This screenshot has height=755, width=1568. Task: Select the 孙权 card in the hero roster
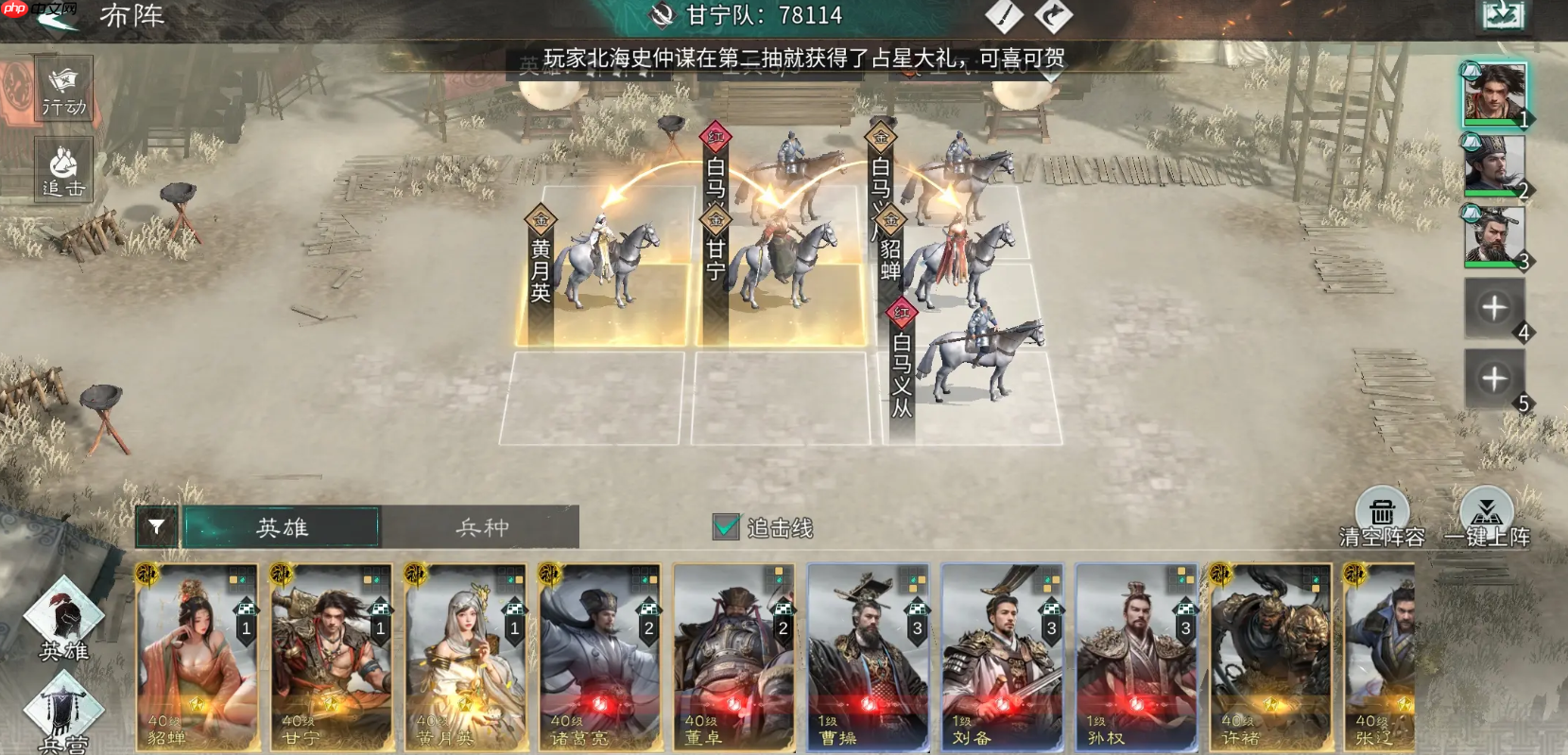click(1136, 657)
